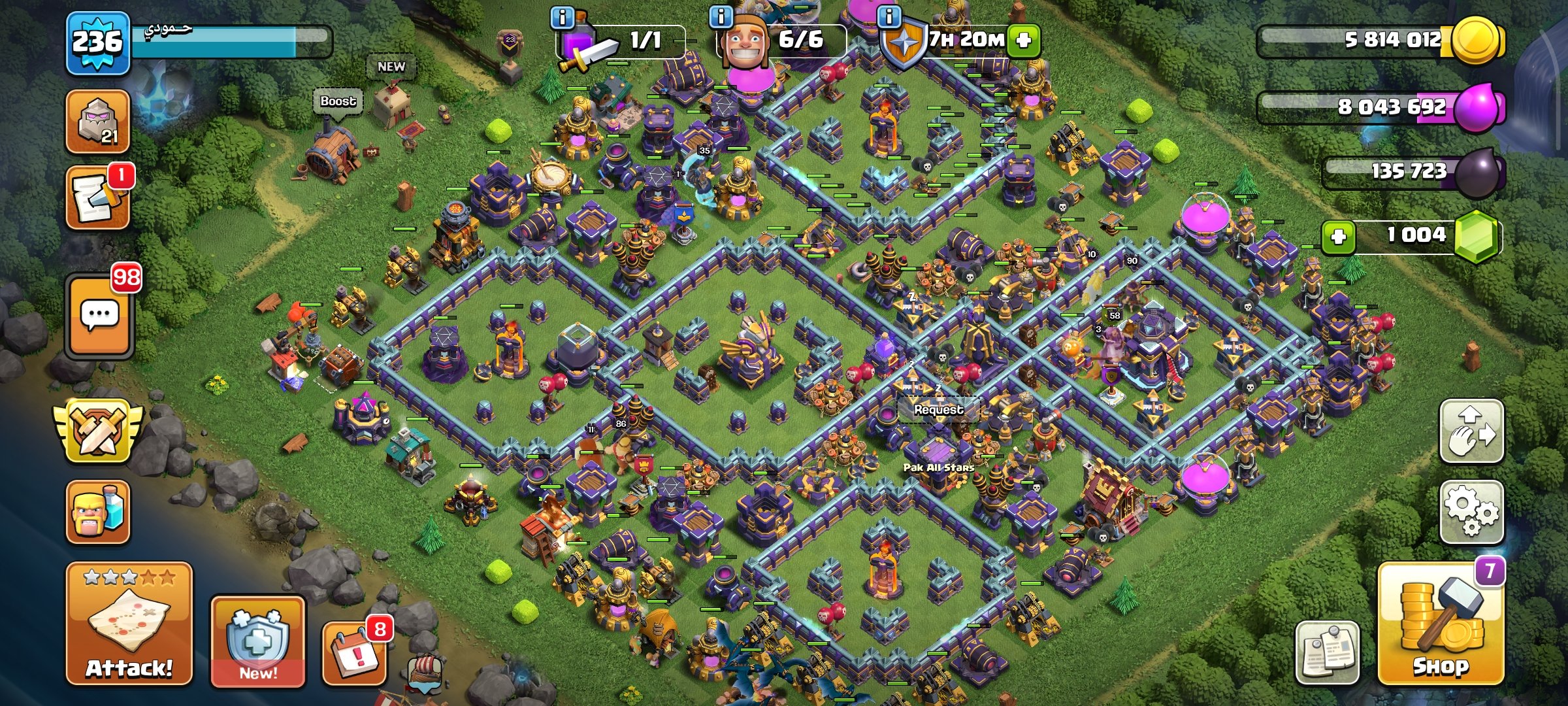
Task: Open the layout editor hand icon
Action: pyautogui.click(x=1471, y=431)
